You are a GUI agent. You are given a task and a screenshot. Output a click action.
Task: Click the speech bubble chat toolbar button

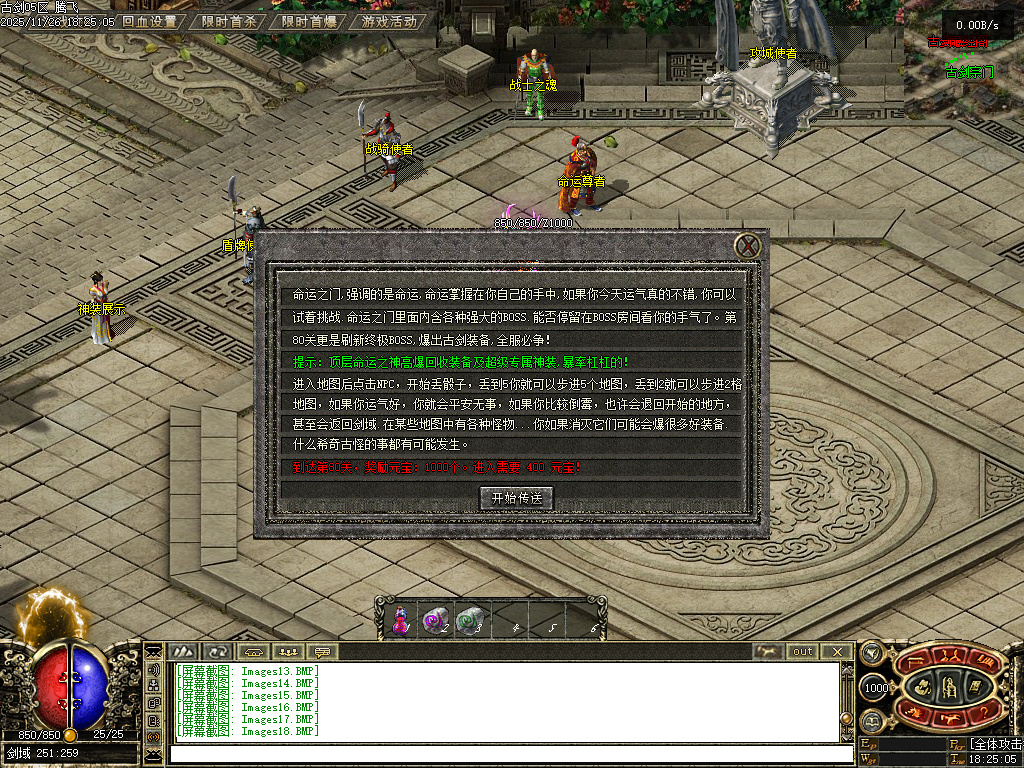(x=324, y=651)
